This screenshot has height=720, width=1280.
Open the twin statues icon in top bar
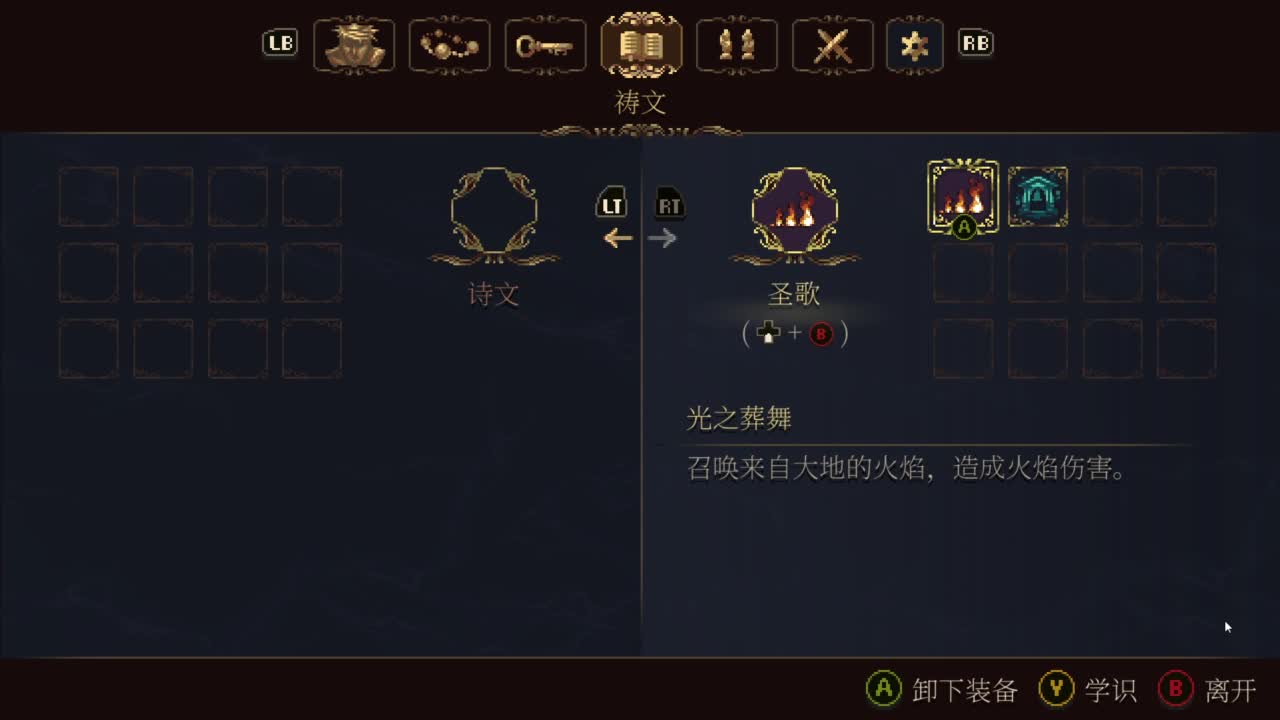pyautogui.click(x=737, y=44)
